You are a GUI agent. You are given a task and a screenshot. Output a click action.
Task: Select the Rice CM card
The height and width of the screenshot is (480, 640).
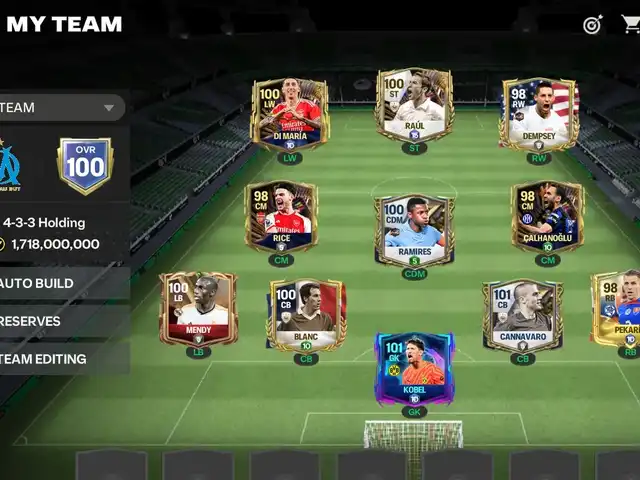tap(281, 217)
